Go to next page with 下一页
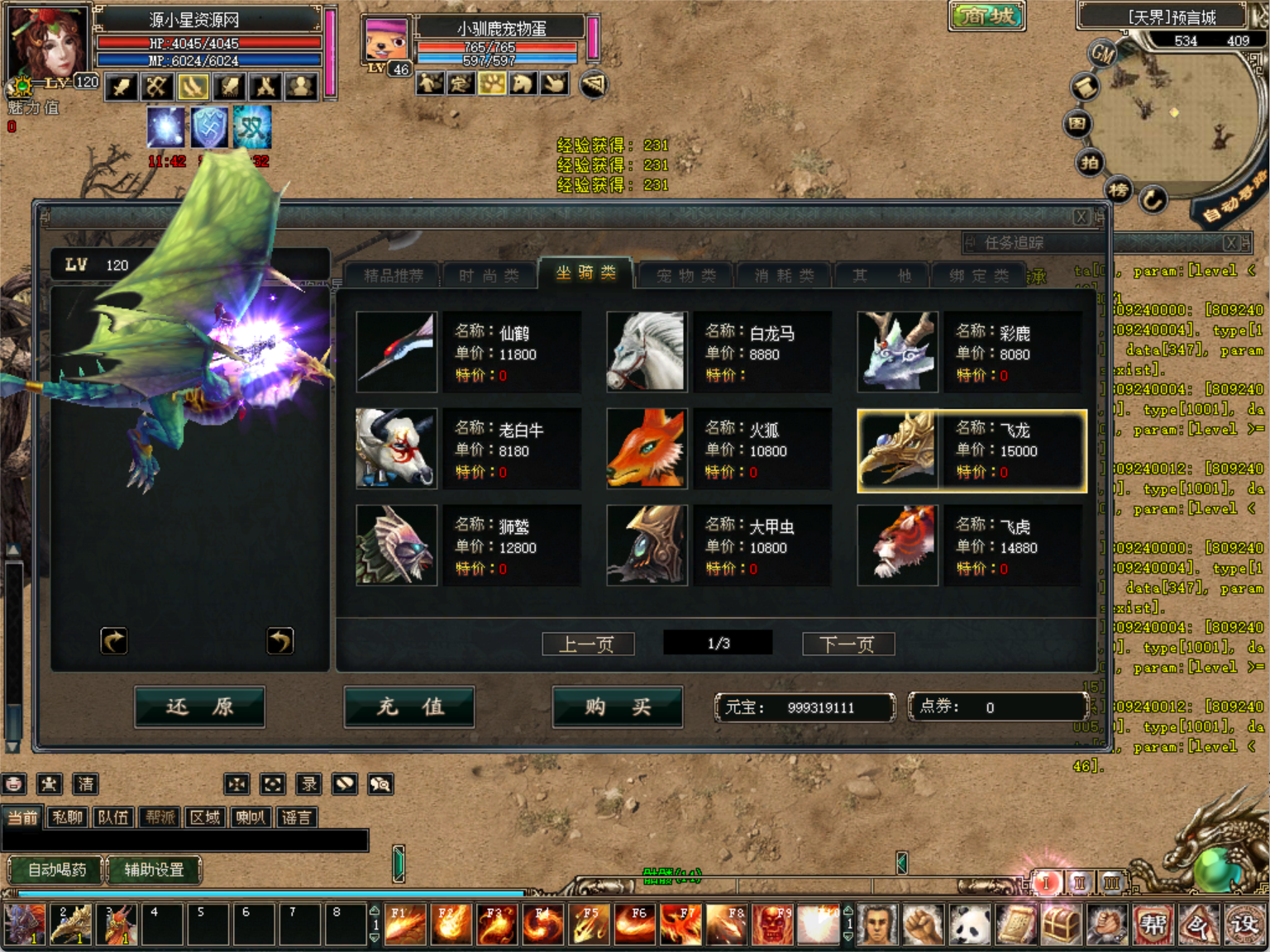The height and width of the screenshot is (952, 1270). pyautogui.click(x=847, y=644)
